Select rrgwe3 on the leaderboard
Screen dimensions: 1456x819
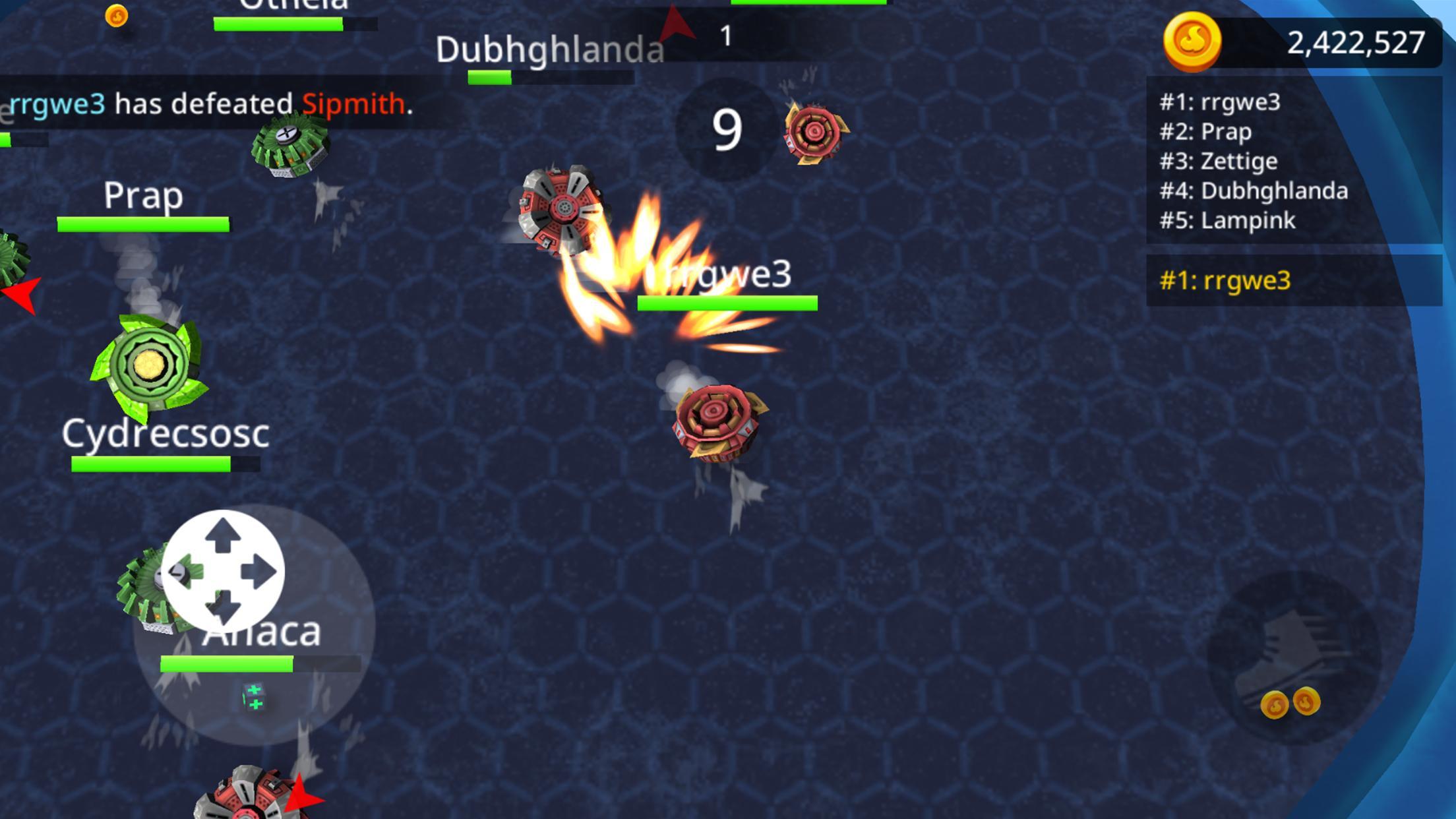(x=1221, y=102)
